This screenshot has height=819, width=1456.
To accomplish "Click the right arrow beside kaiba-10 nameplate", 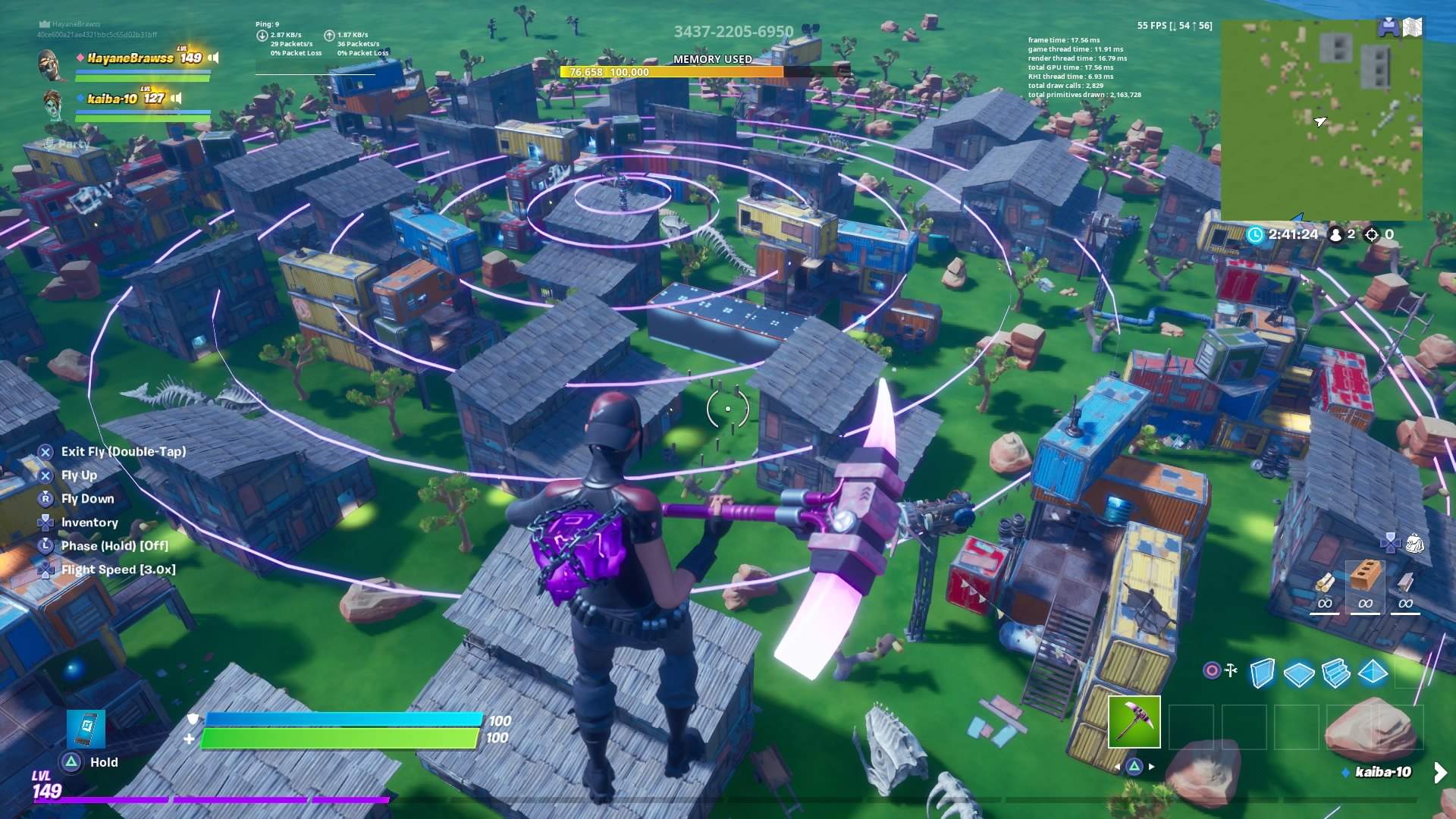I will (x=1439, y=774).
